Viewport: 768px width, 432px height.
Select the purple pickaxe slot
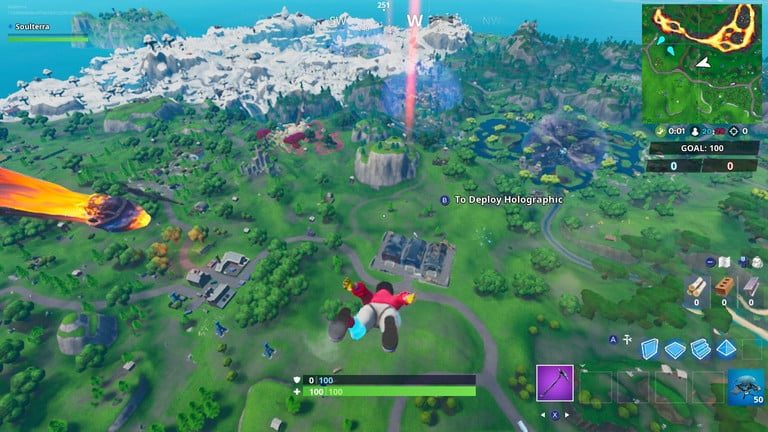pos(554,383)
